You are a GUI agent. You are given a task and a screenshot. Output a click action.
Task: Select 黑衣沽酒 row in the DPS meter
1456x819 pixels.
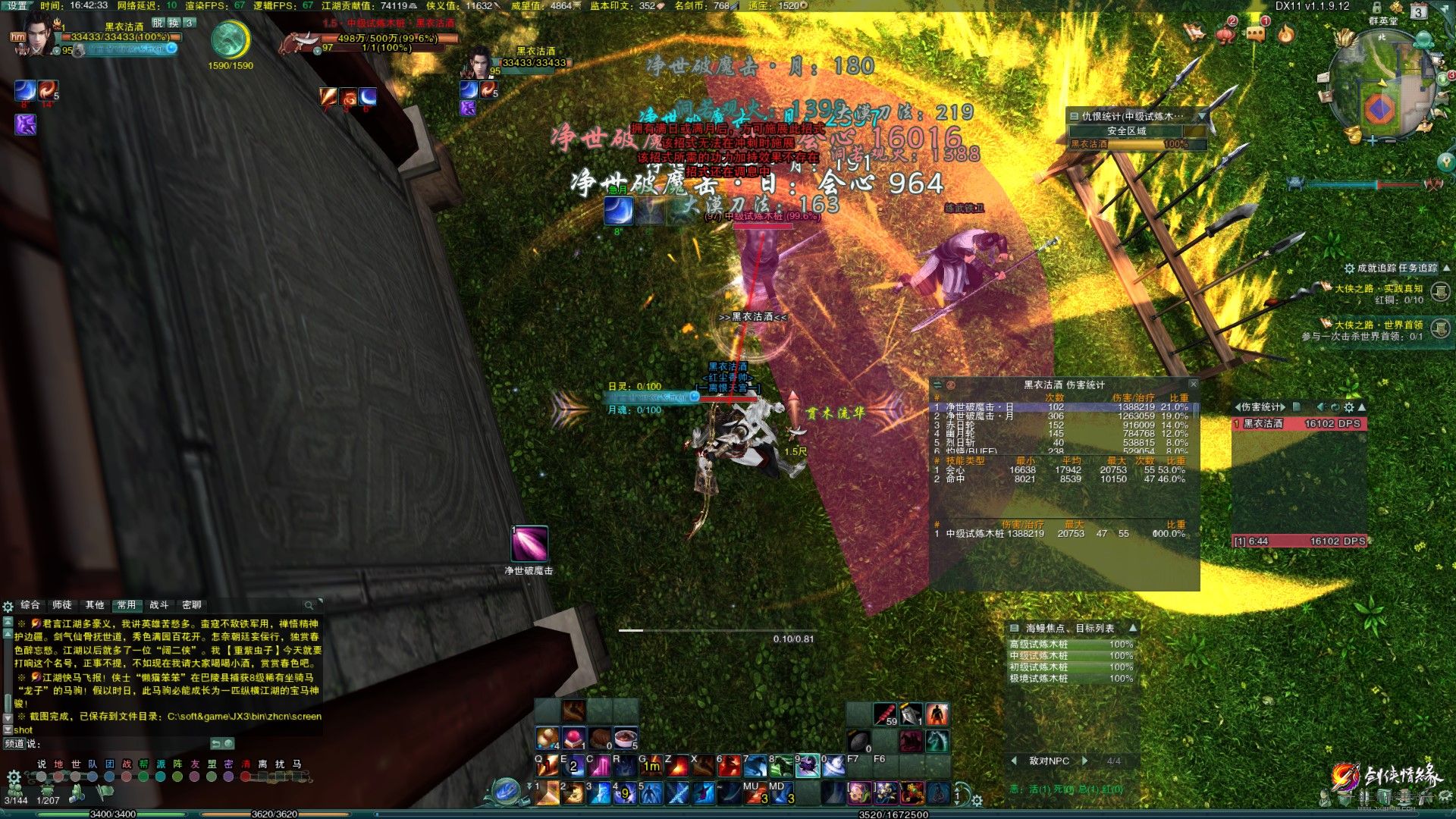1300,424
